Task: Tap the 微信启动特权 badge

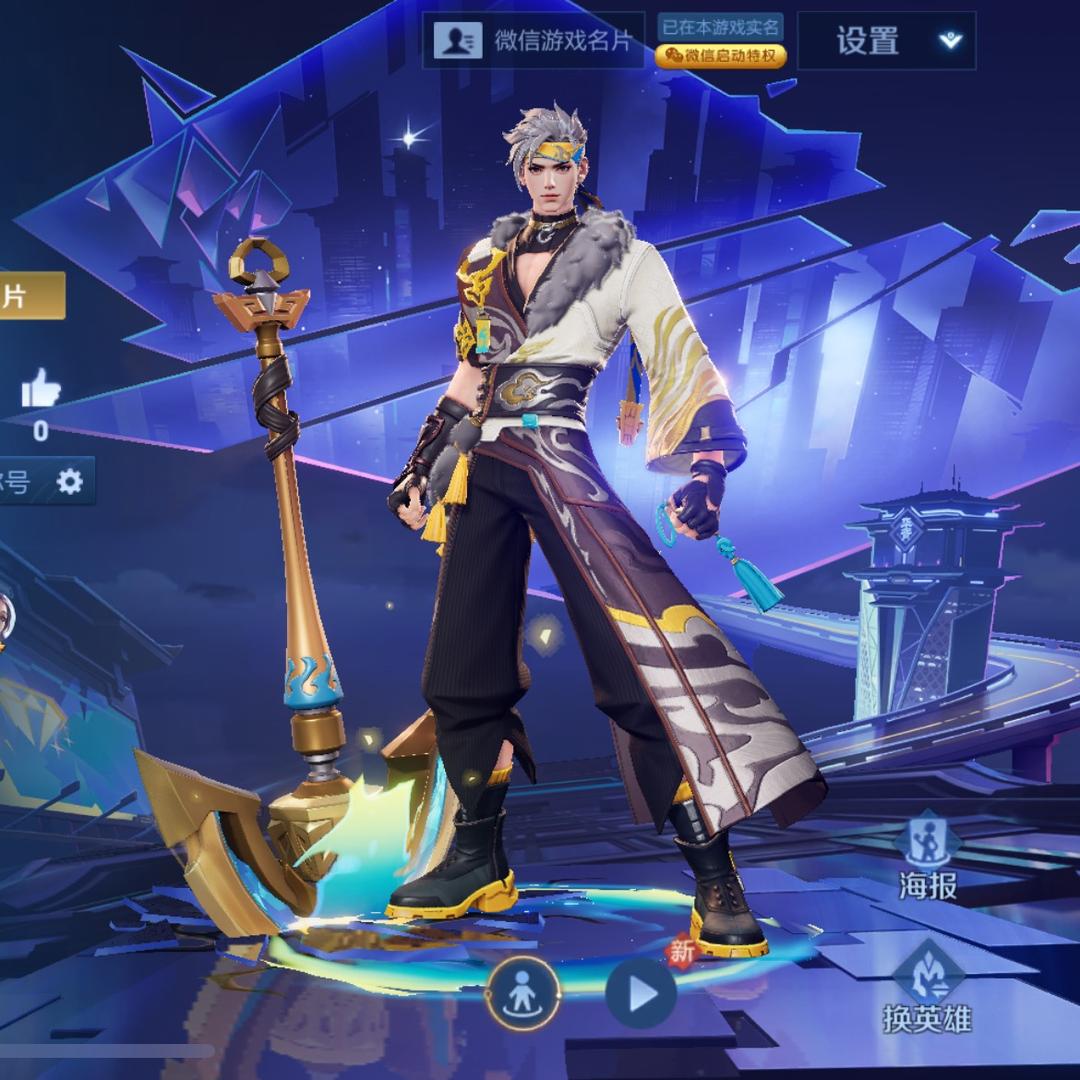Action: pos(720,56)
